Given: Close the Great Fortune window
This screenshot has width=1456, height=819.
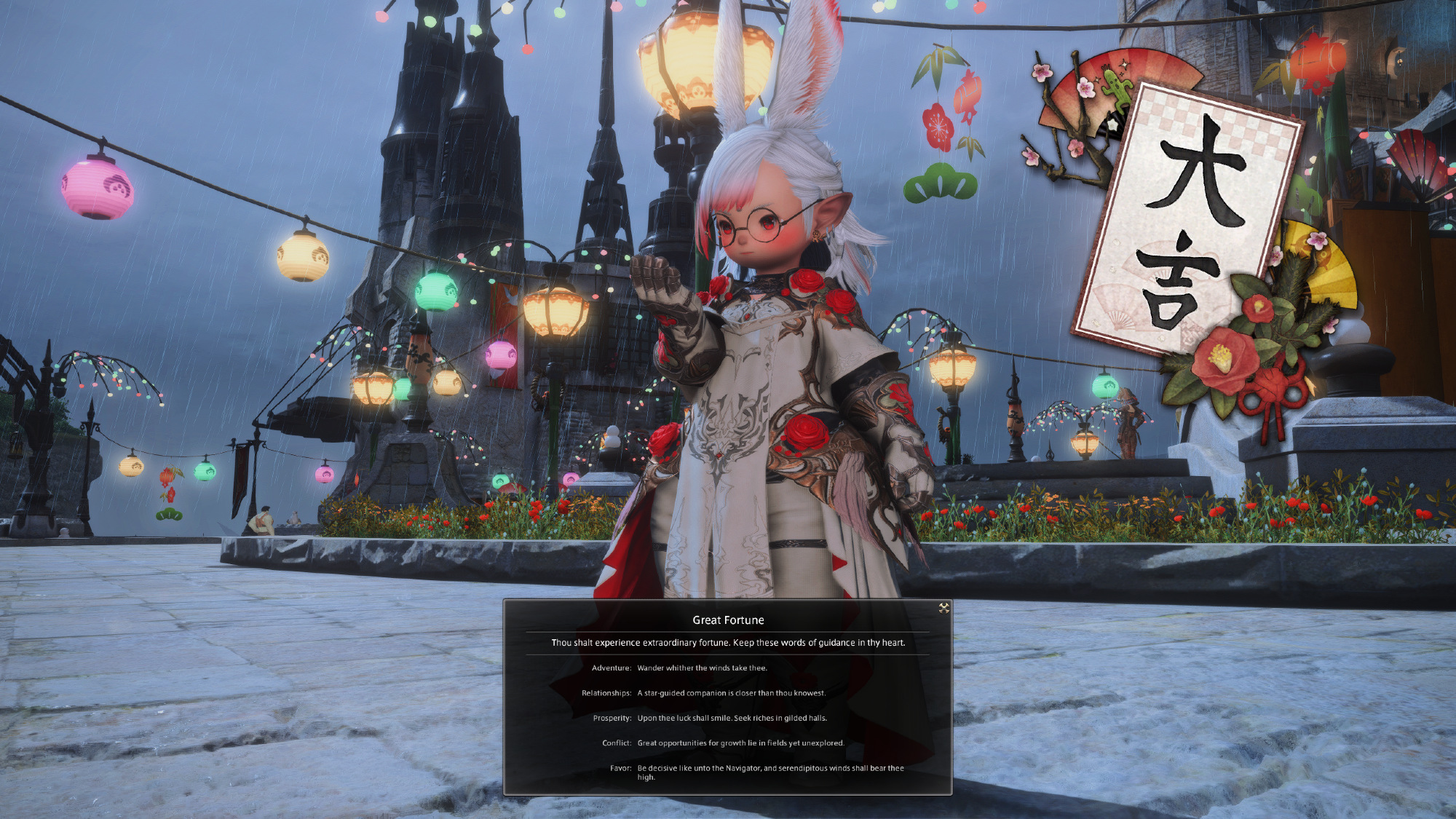Looking at the screenshot, I should 943,608.
